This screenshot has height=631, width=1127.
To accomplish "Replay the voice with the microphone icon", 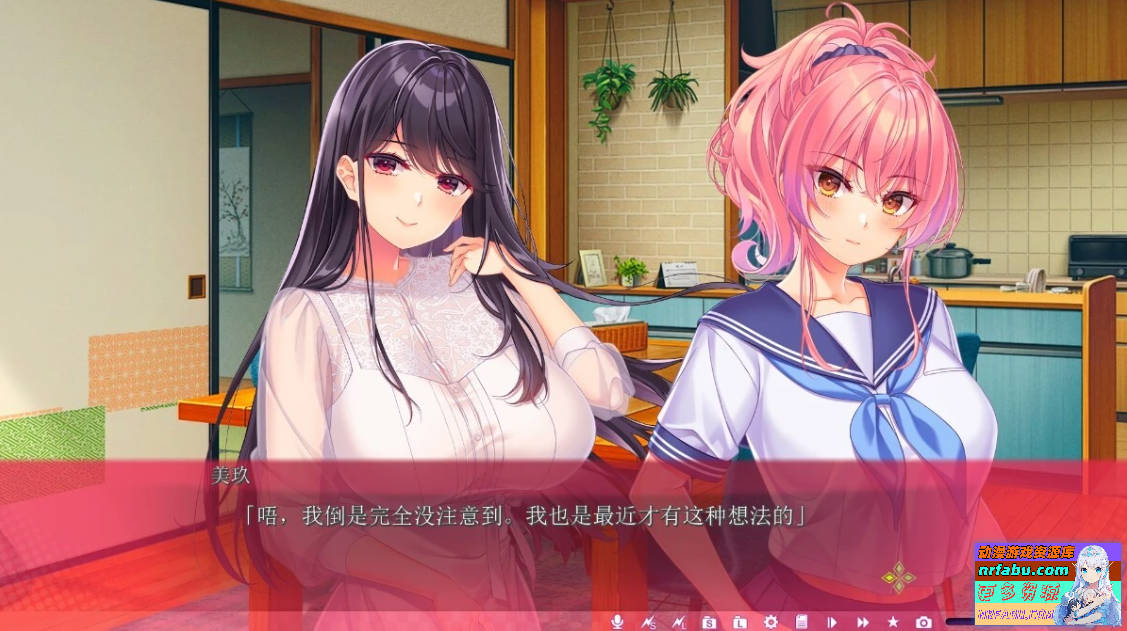I will (x=617, y=622).
